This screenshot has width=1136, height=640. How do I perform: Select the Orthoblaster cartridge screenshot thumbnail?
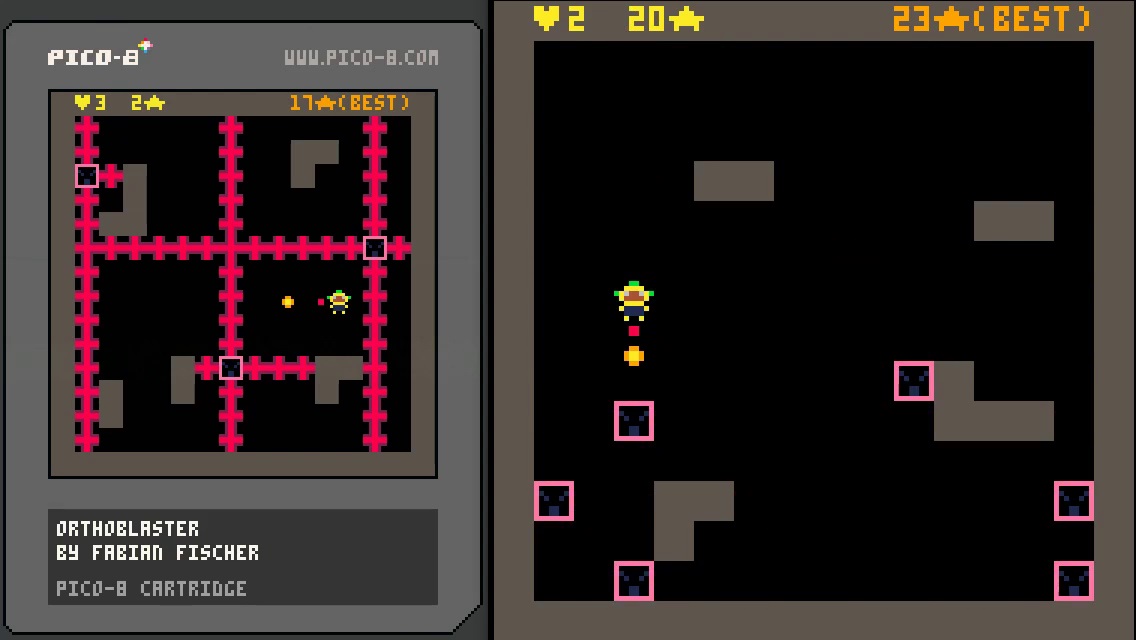click(x=243, y=283)
